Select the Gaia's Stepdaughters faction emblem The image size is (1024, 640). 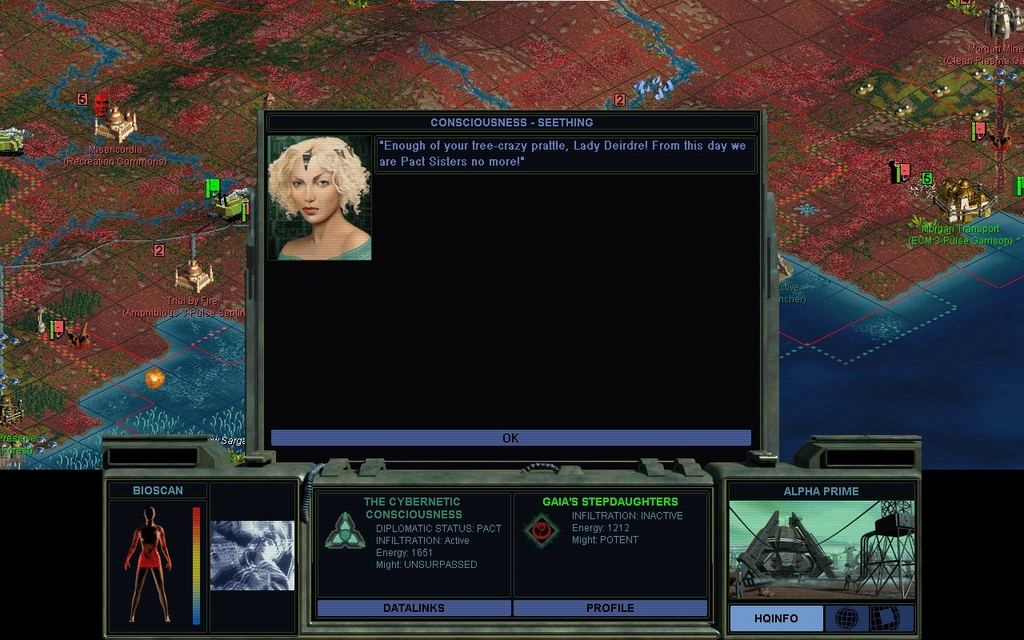[x=541, y=530]
